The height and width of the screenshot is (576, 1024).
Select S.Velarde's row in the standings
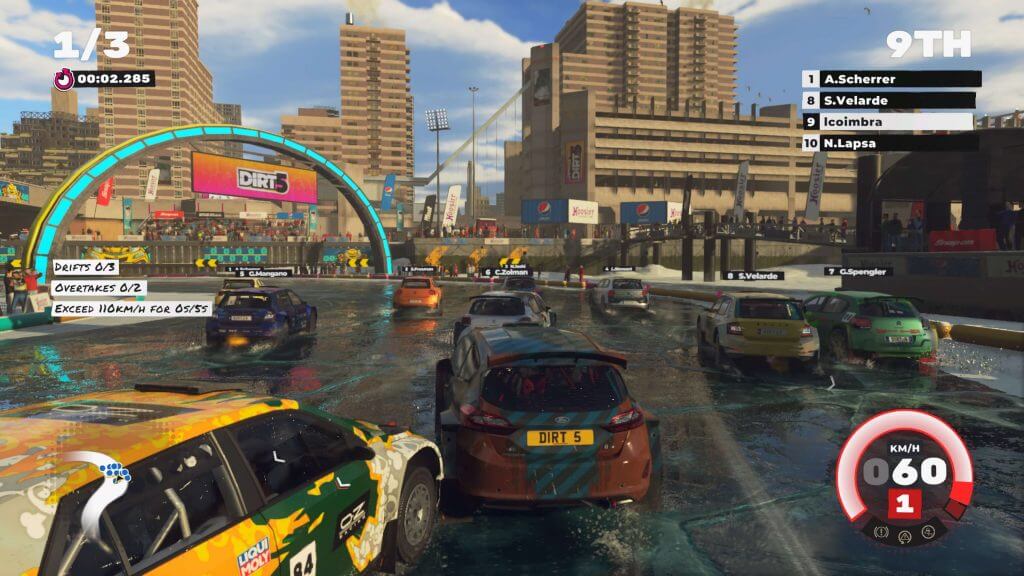tap(890, 100)
